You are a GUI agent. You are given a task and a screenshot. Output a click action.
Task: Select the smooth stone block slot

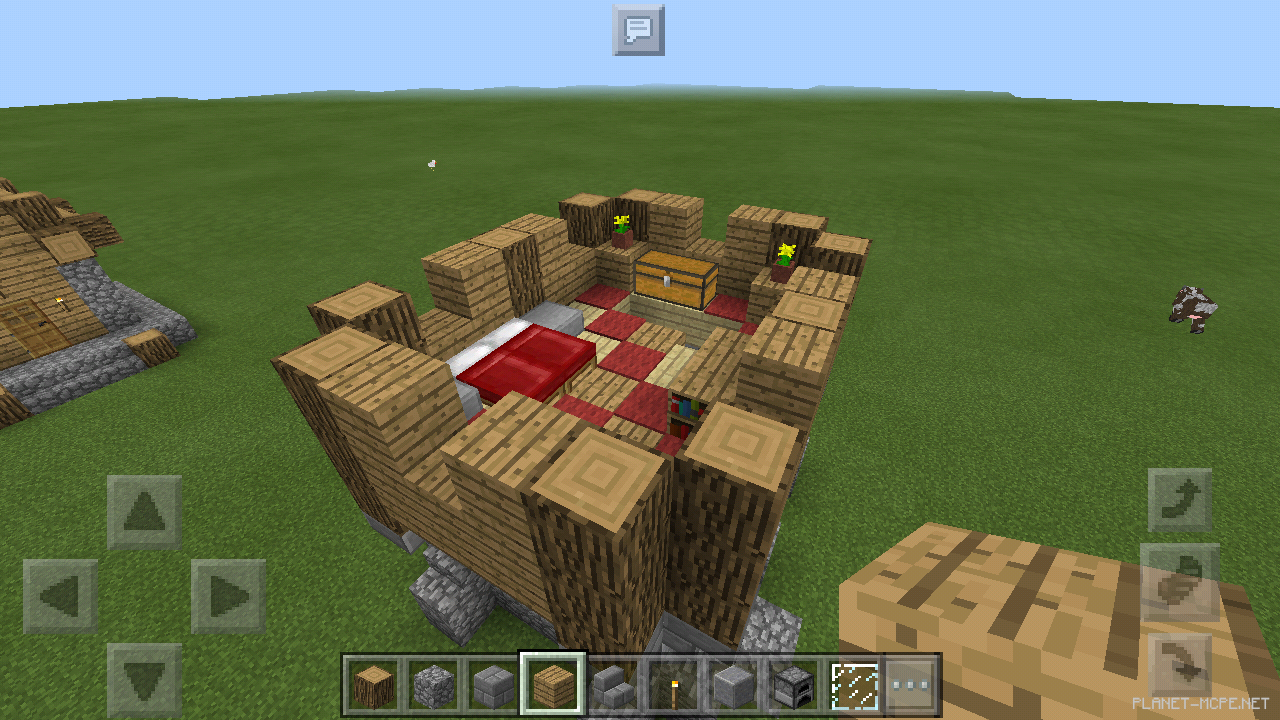tap(736, 678)
